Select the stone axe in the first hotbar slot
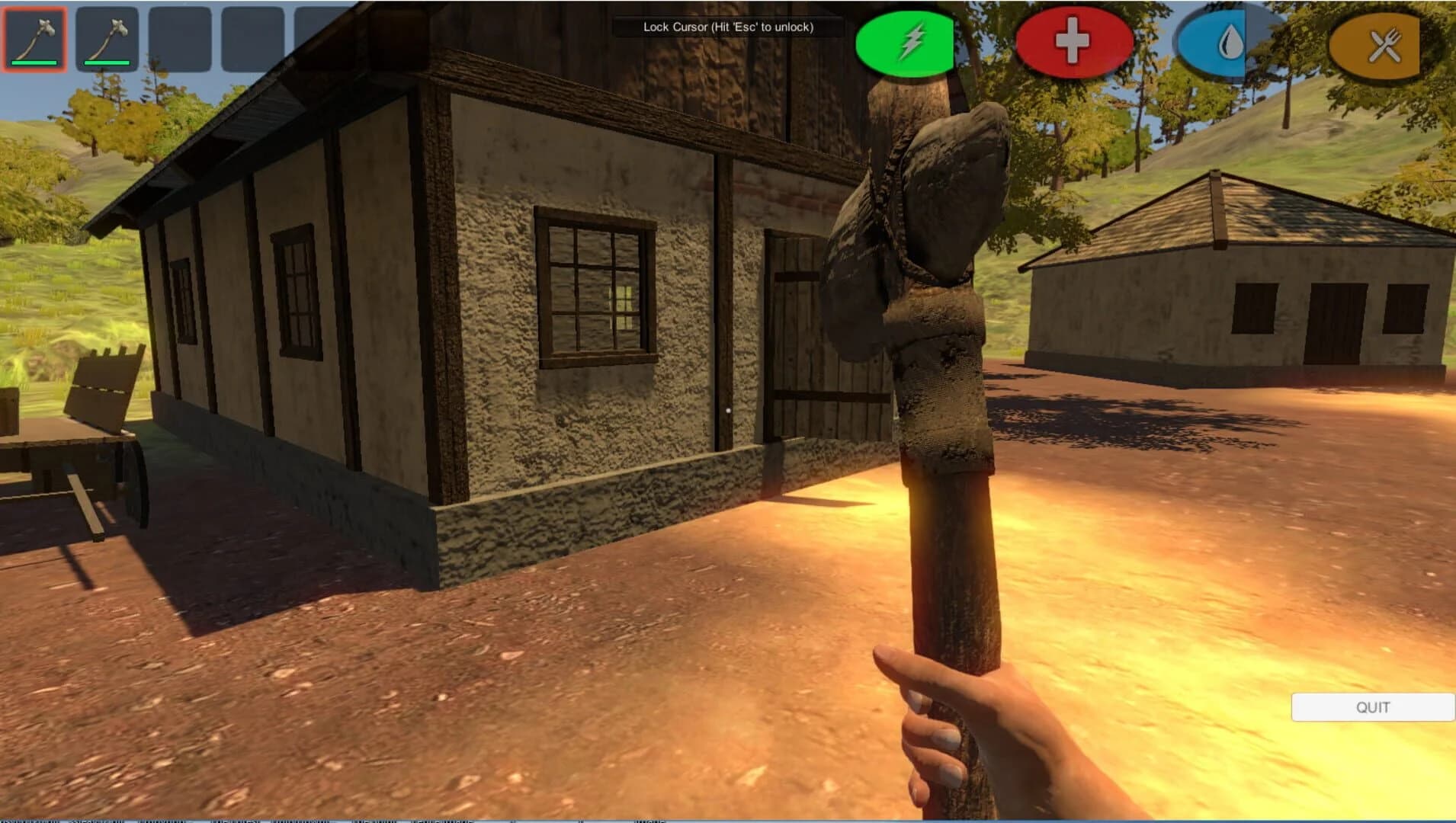 tap(34, 38)
